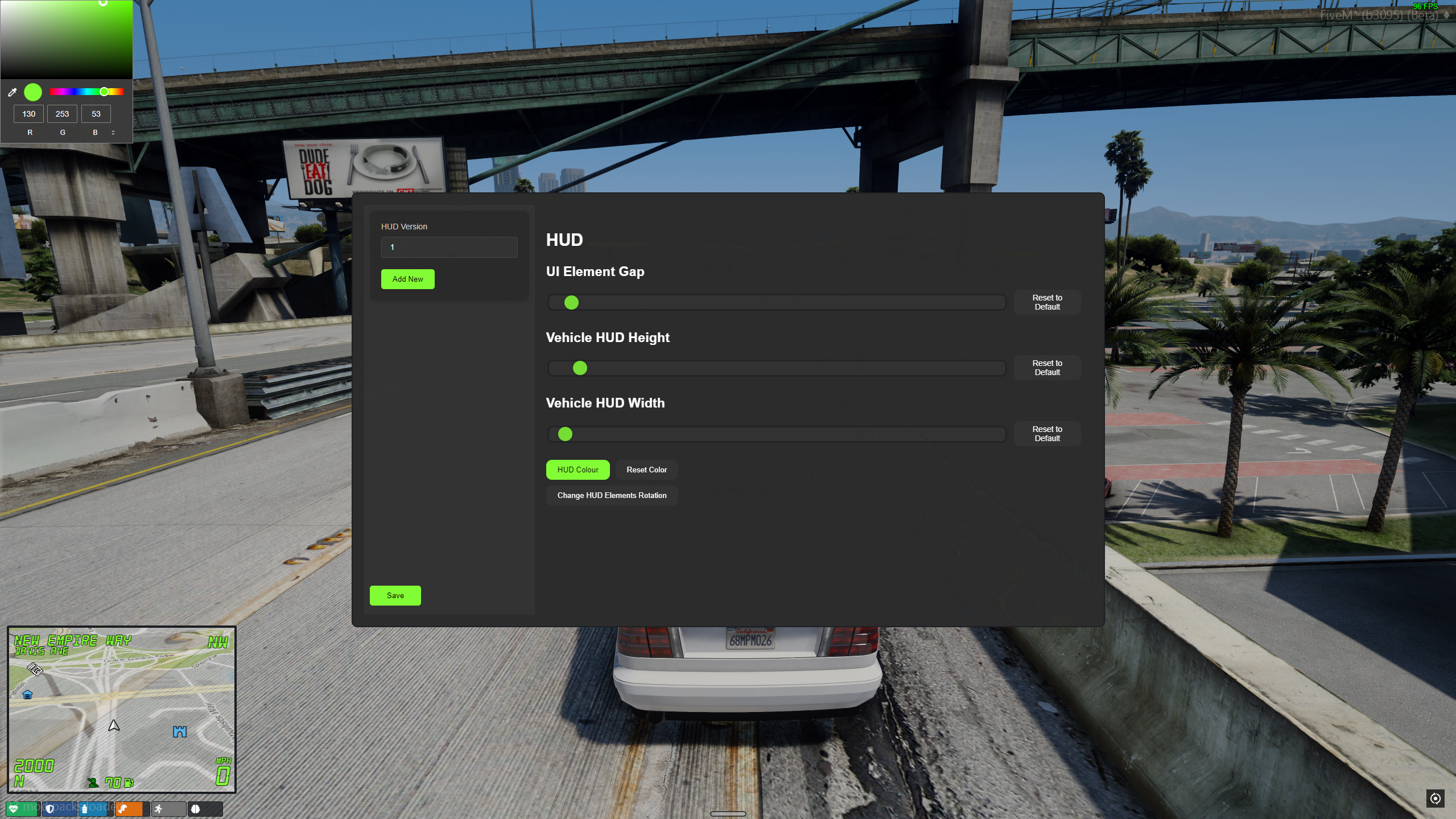Set the Vehicle HUD Width slider
Viewport: 1456px width, 819px height.
[776, 434]
